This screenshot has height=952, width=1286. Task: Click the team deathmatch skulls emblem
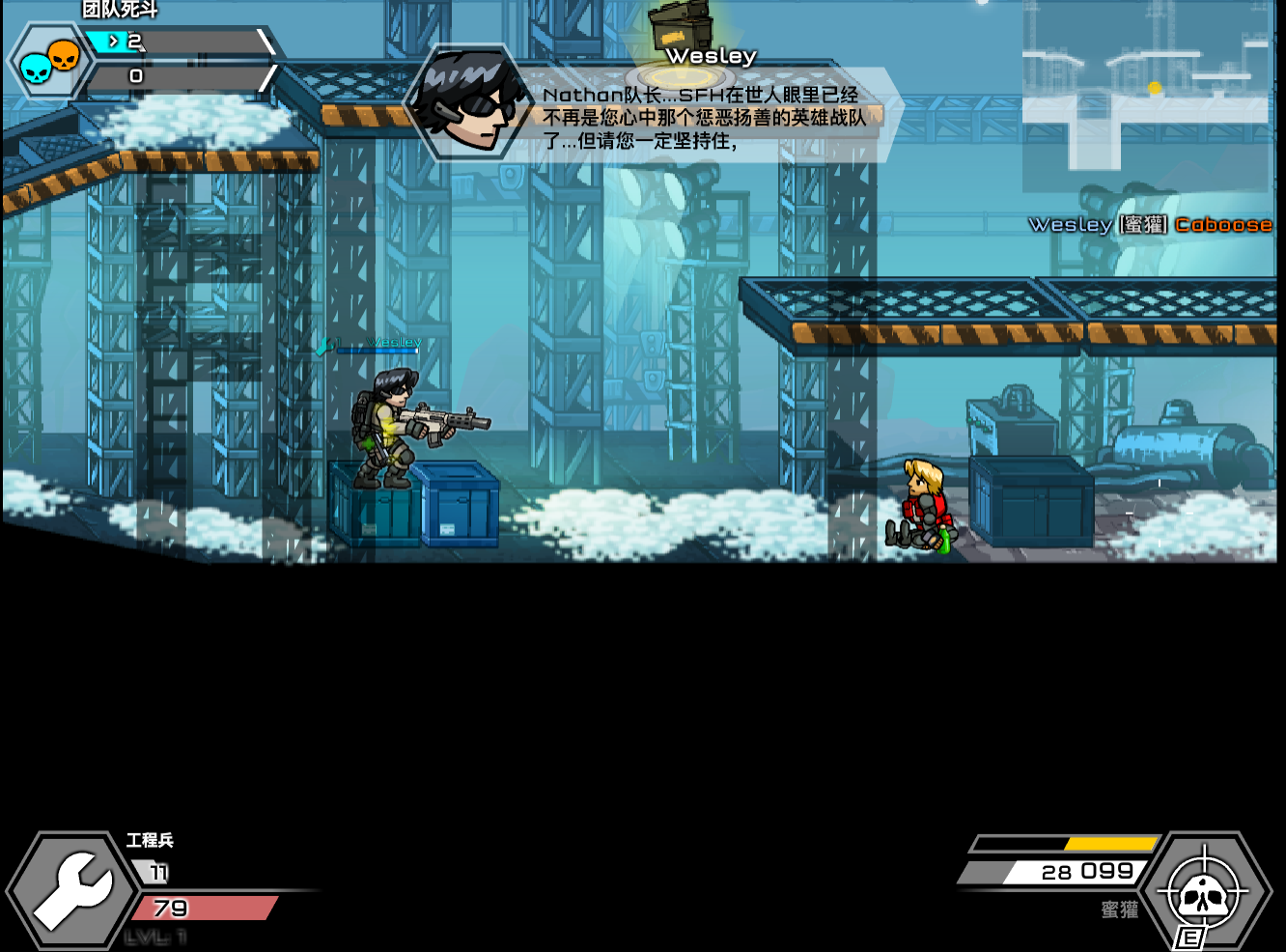click(x=48, y=62)
